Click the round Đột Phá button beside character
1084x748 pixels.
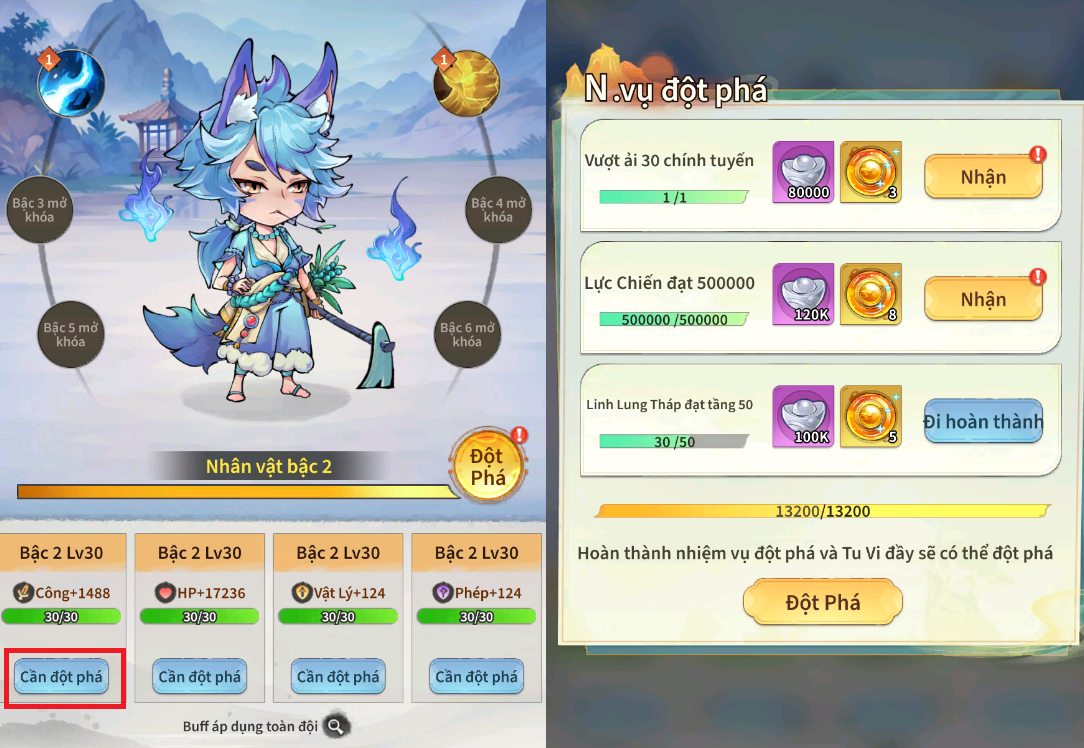click(487, 466)
